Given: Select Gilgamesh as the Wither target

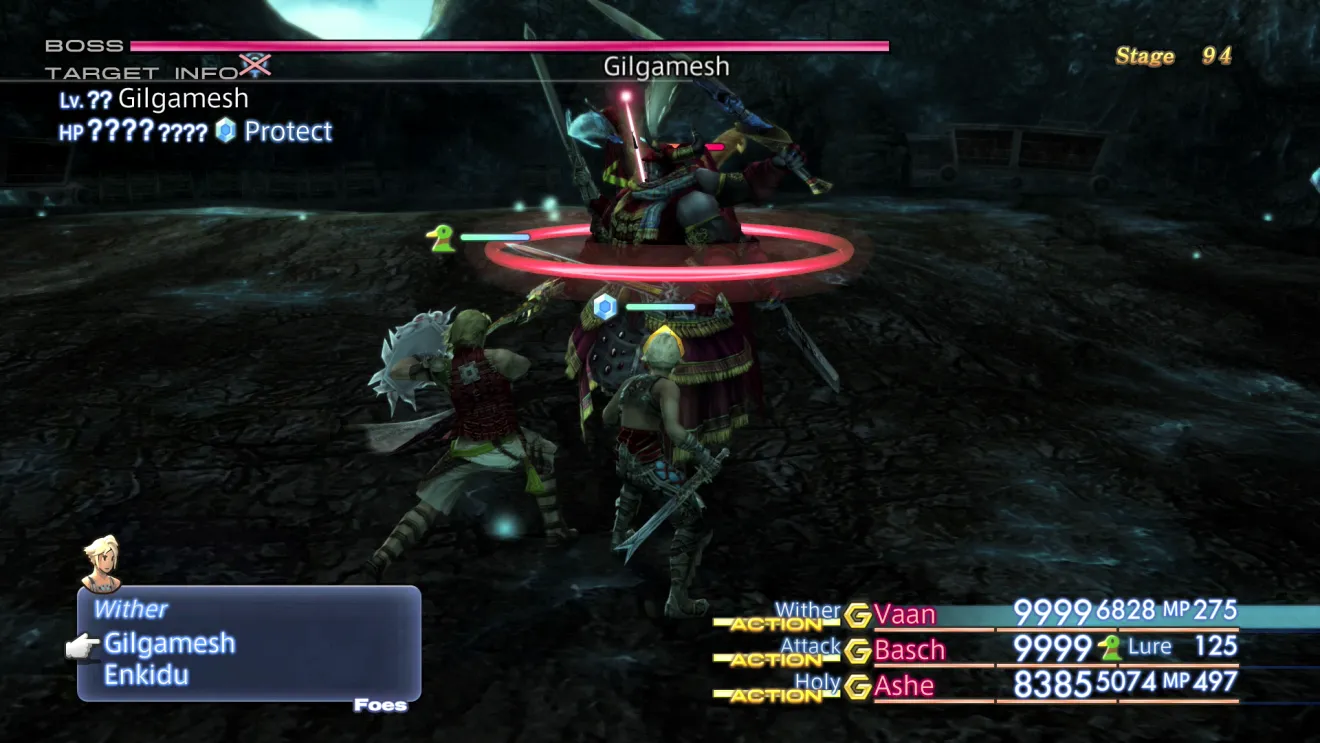Looking at the screenshot, I should pos(169,643).
